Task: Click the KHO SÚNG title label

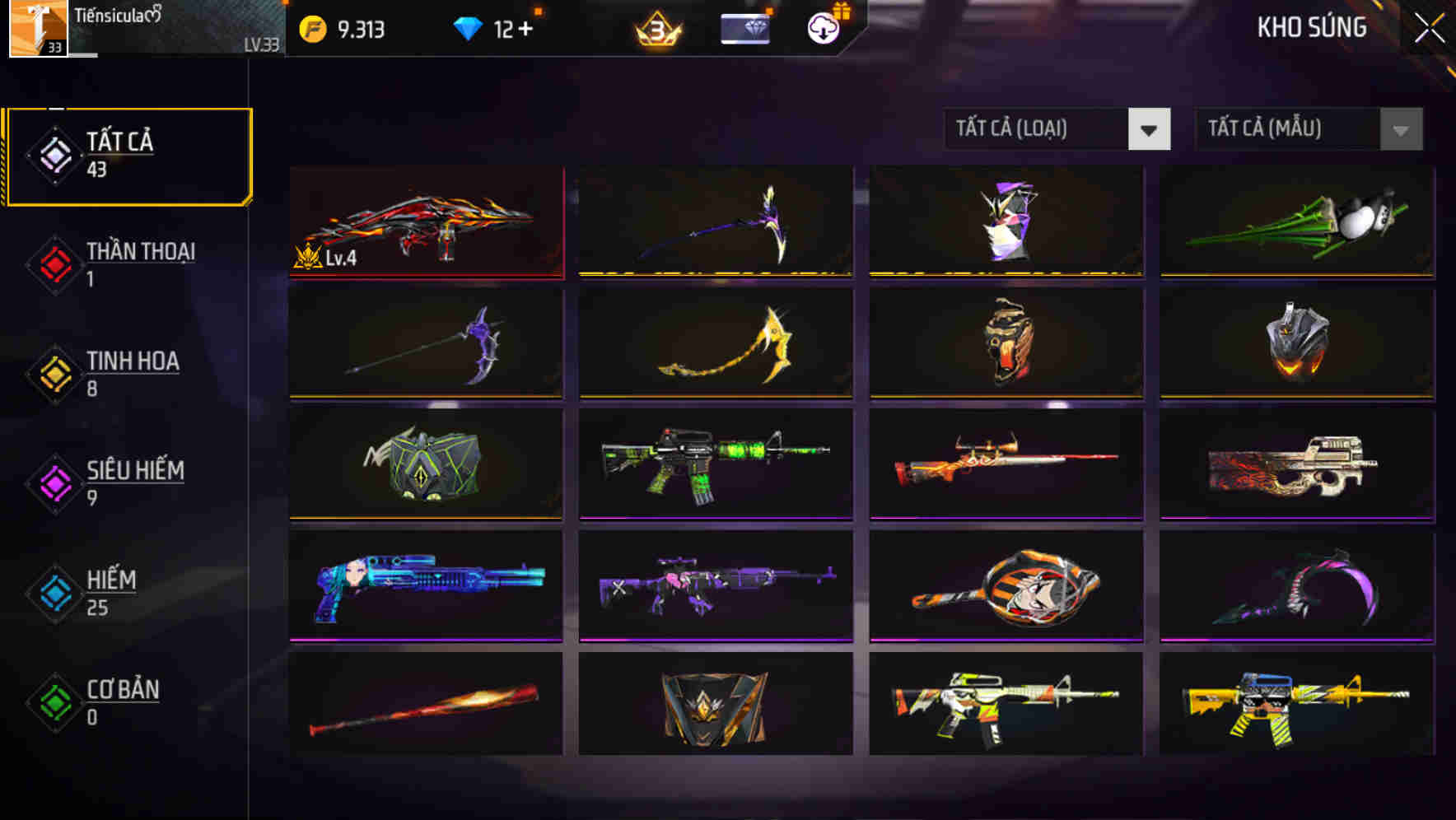Action: 1313,28
